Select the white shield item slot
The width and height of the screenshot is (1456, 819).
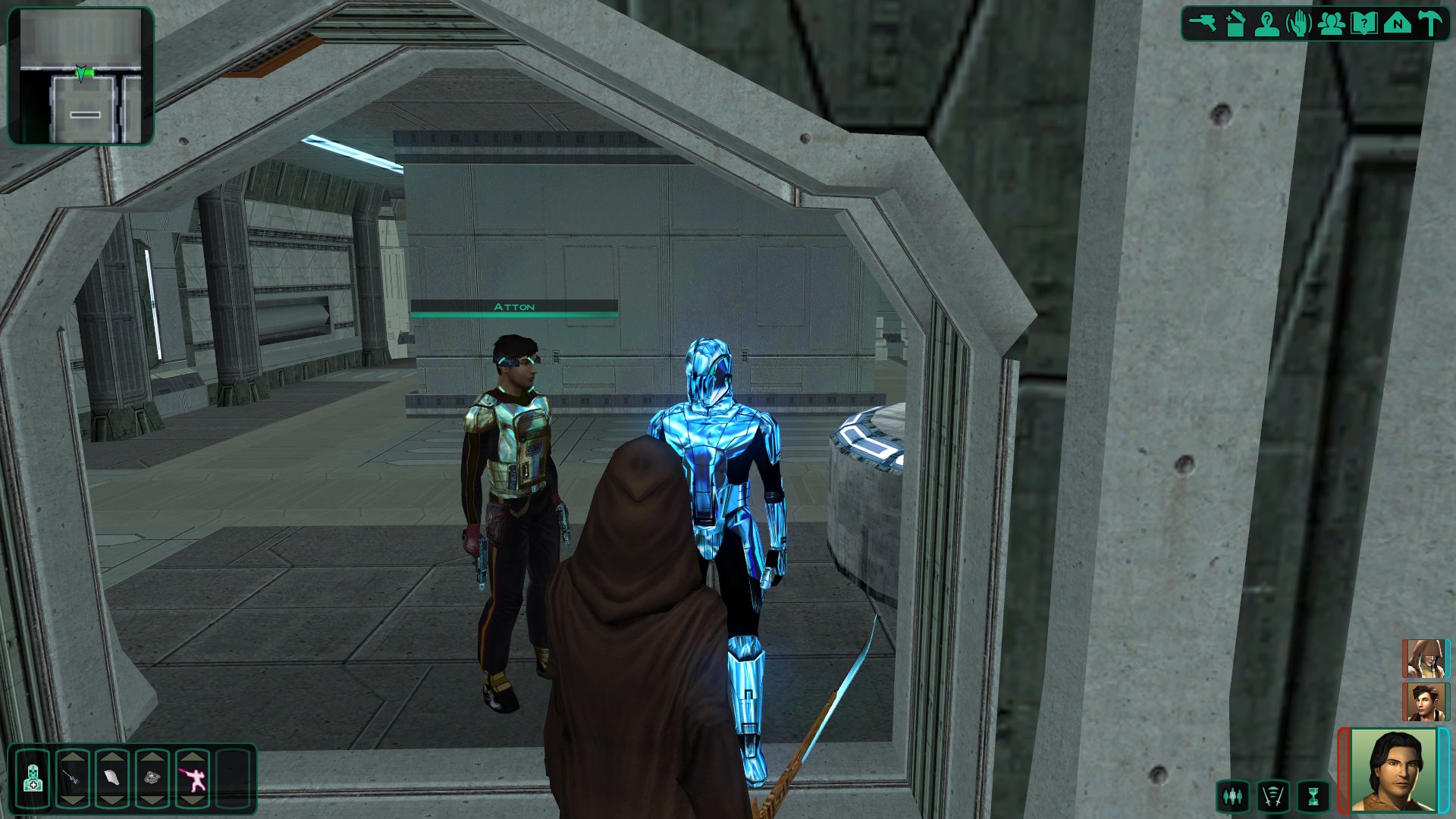(x=112, y=779)
